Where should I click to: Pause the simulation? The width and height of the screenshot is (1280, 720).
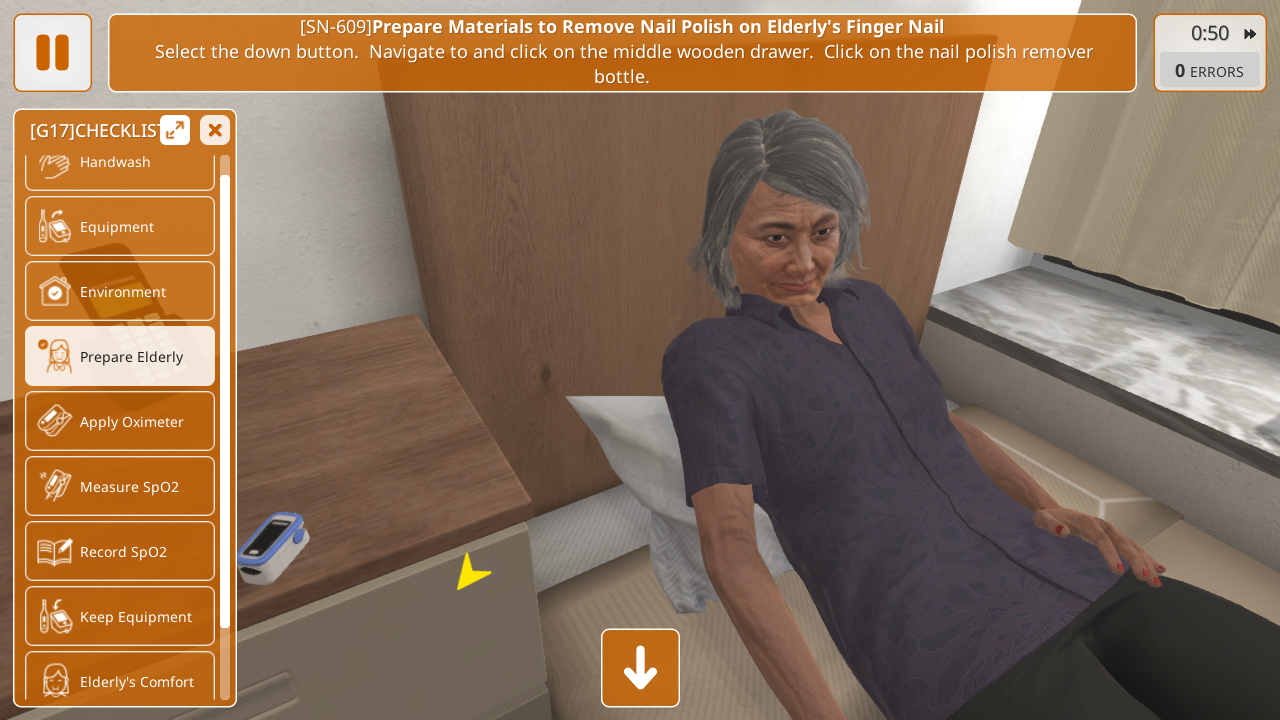(x=52, y=52)
